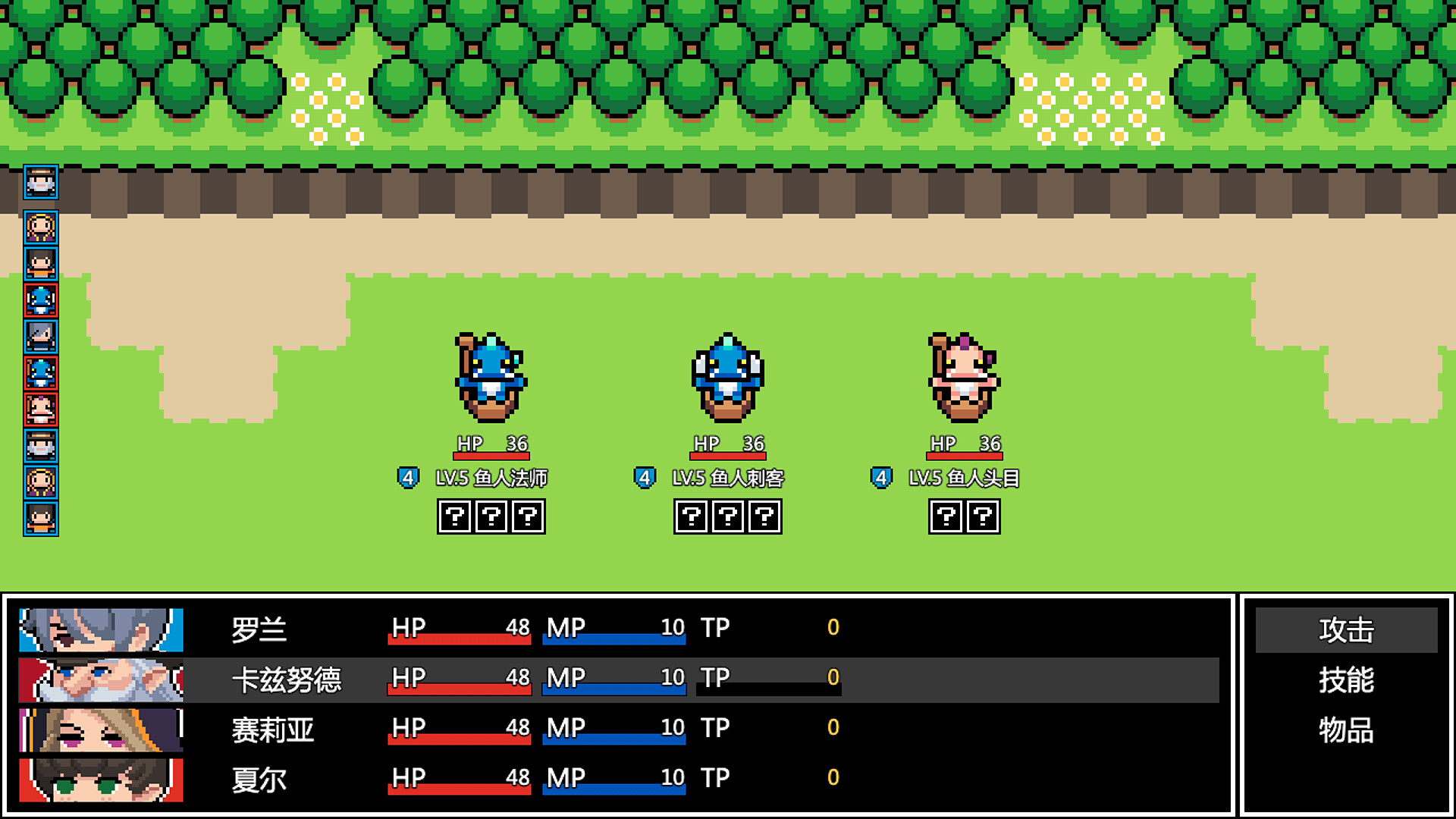
Task: Click 赛莉亚's character portrait
Action: pos(99,728)
